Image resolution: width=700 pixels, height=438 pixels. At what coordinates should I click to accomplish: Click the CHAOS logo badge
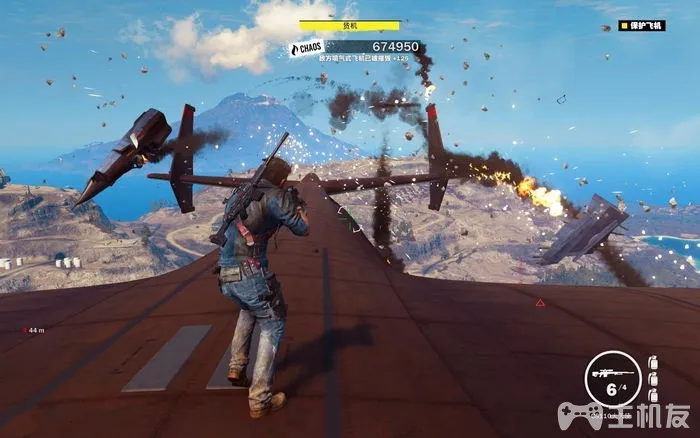[306, 48]
